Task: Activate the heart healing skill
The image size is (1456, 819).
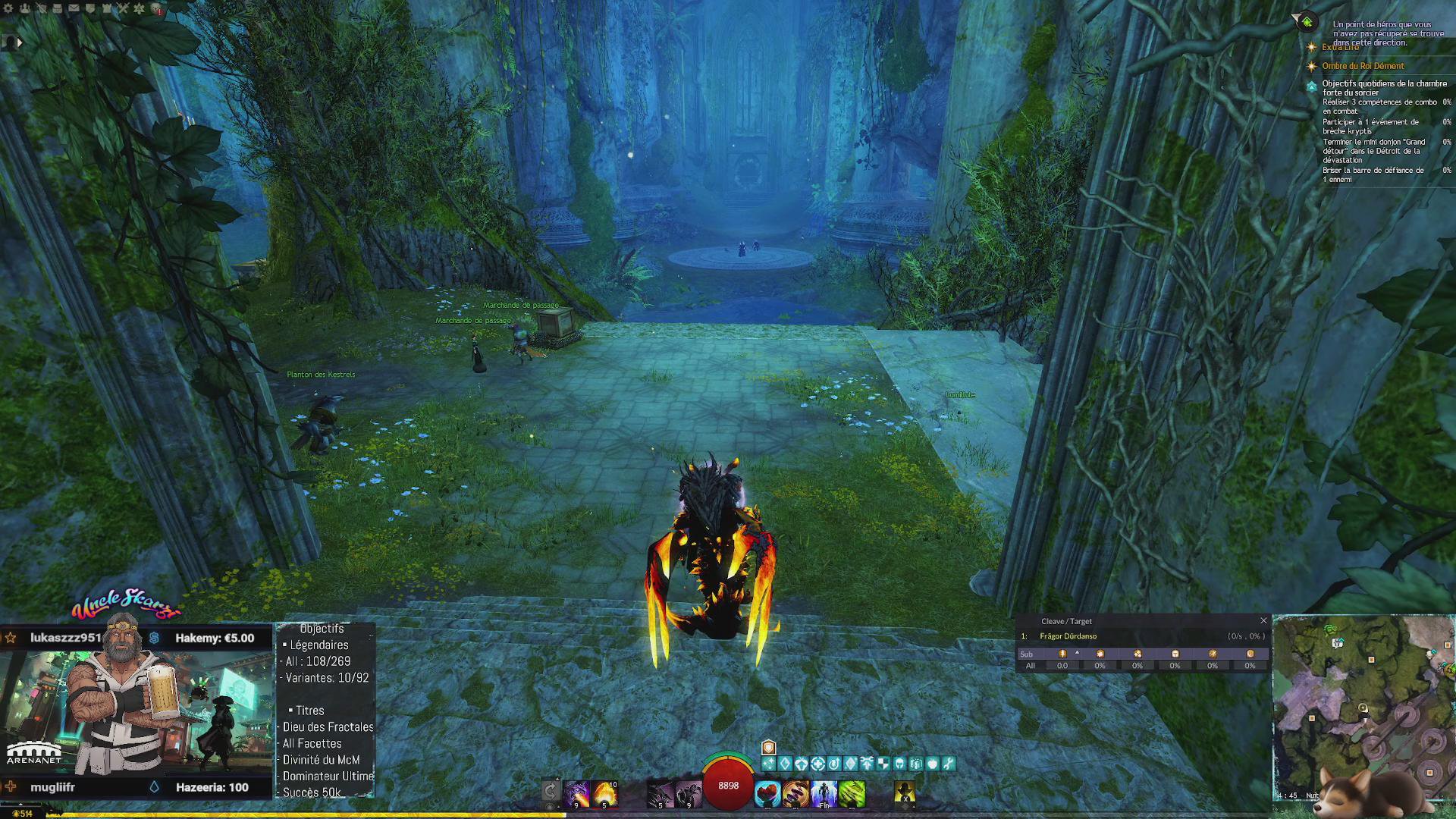Action: point(767,794)
